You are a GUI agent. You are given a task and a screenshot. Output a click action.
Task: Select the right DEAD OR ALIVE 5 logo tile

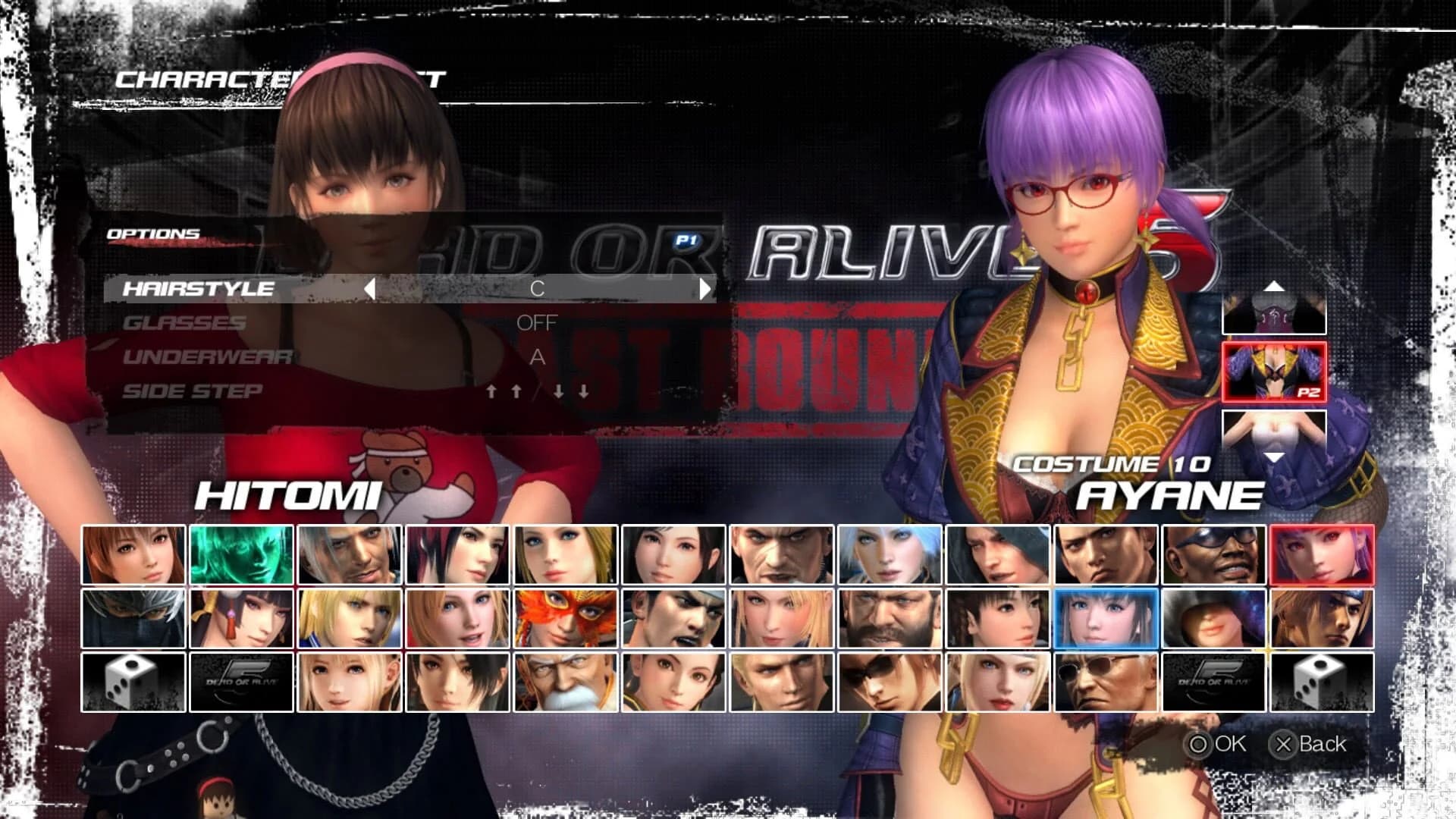1215,681
